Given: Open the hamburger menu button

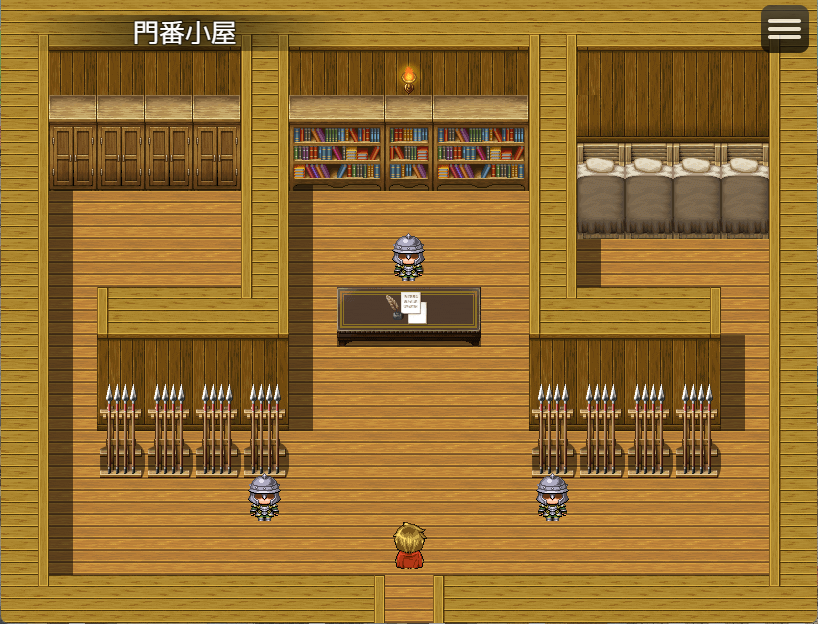Looking at the screenshot, I should [x=784, y=29].
